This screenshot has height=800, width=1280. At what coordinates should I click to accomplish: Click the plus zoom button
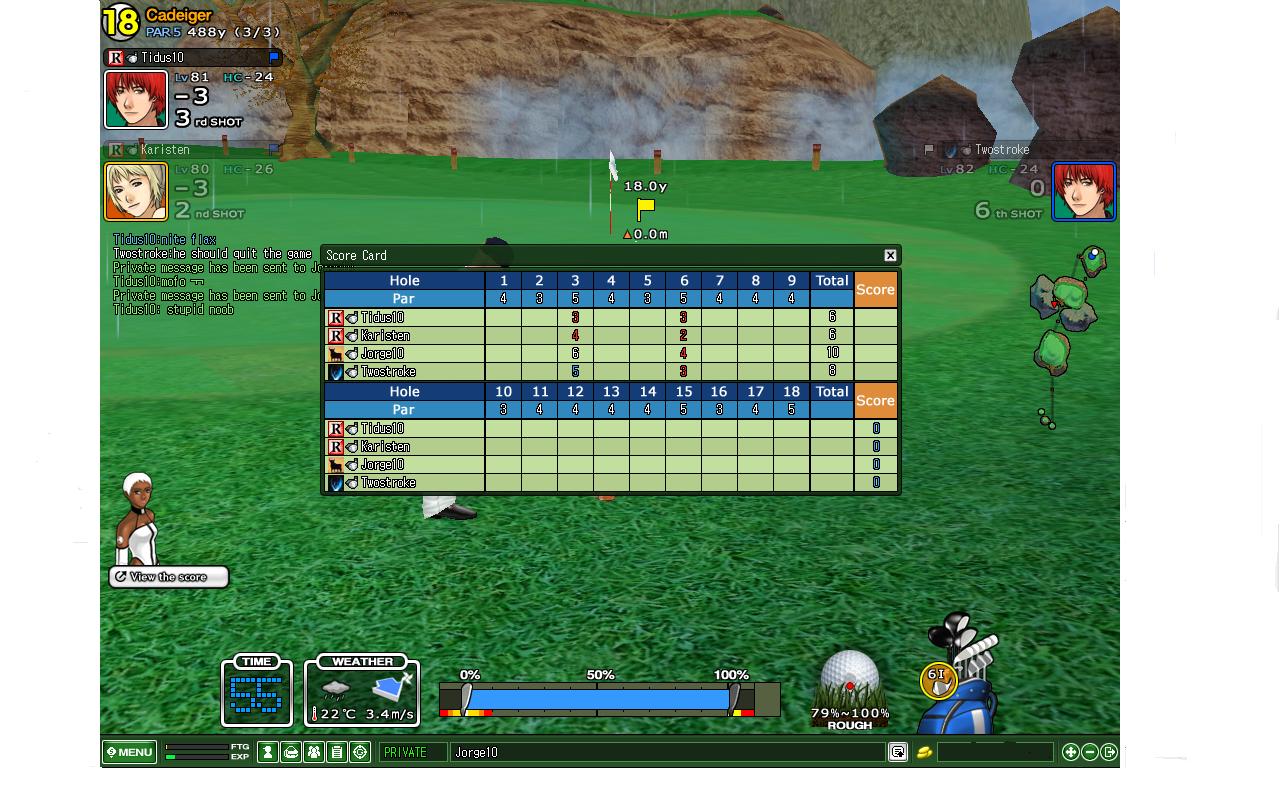tap(1071, 752)
